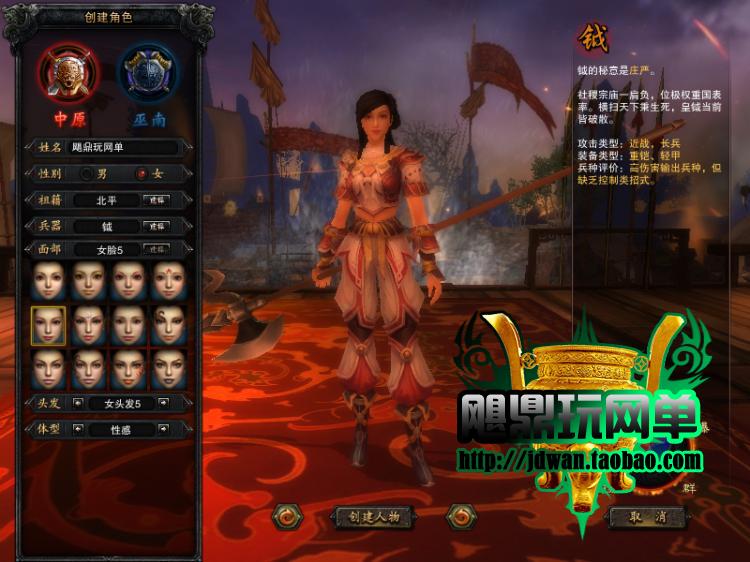This screenshot has height=562, width=750.
Task: Switch to the next 头发 hairstyle
Action: click(162, 404)
